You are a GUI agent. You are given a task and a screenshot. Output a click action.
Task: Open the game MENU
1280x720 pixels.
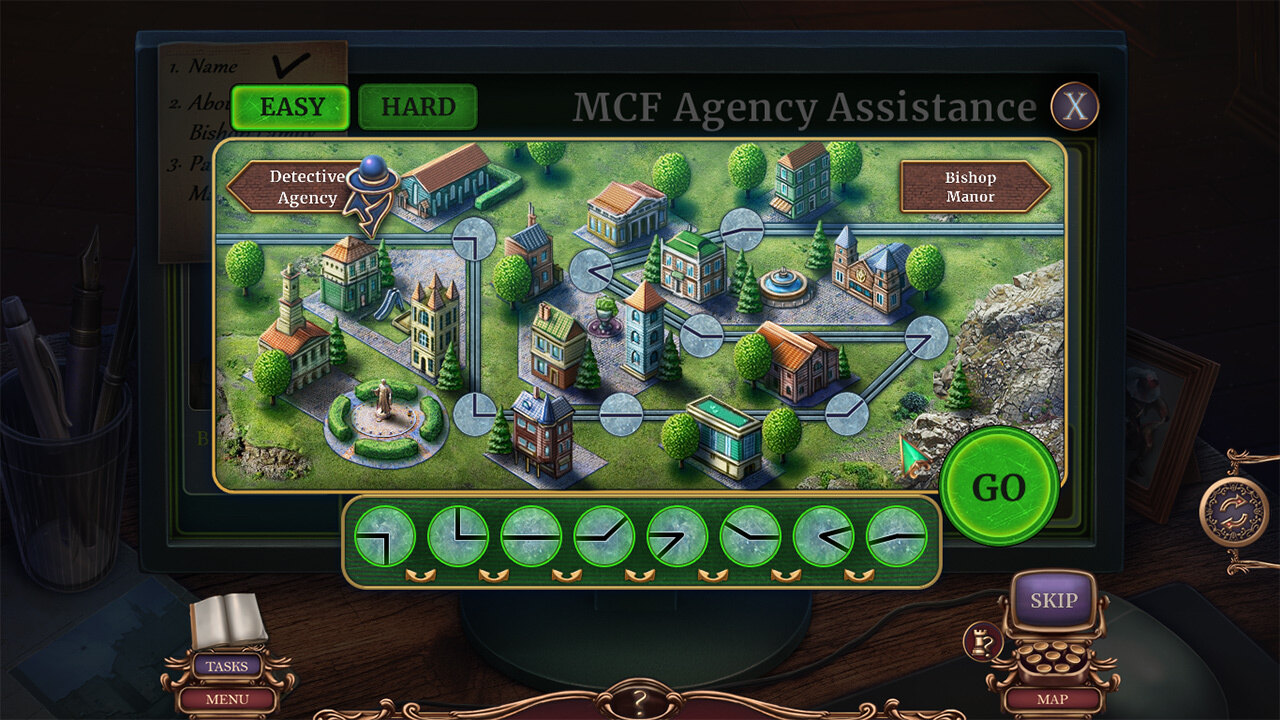click(x=227, y=699)
